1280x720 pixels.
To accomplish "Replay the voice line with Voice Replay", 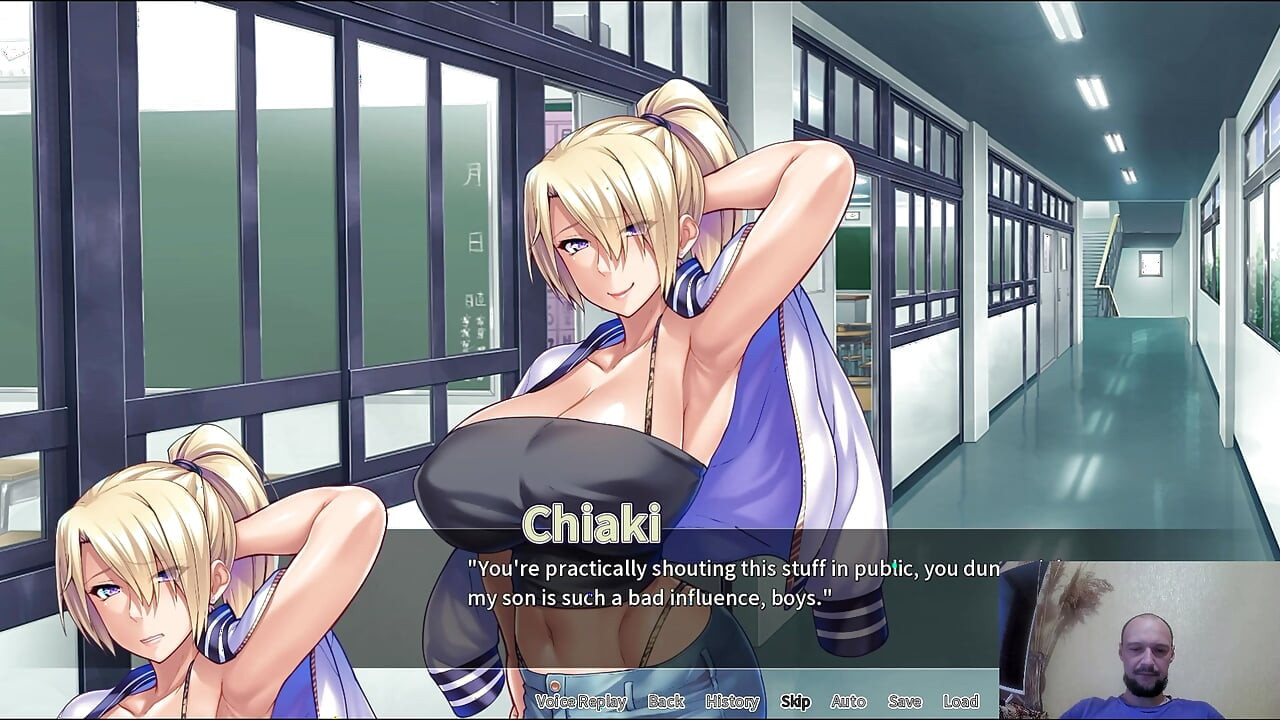I will click(x=581, y=701).
